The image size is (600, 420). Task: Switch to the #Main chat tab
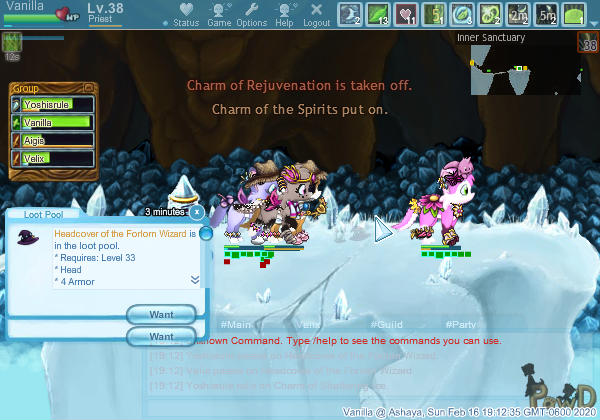click(x=235, y=325)
